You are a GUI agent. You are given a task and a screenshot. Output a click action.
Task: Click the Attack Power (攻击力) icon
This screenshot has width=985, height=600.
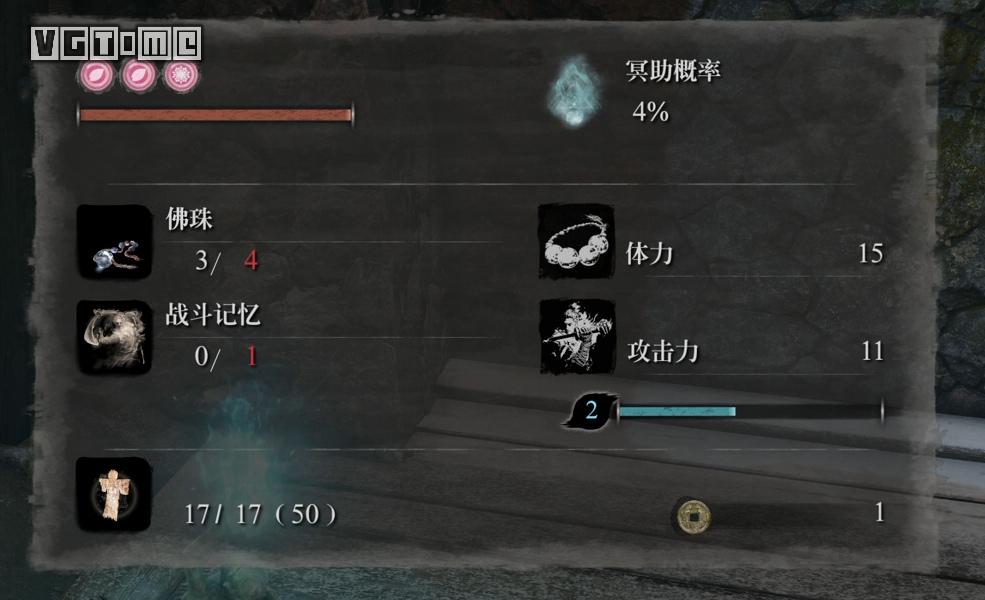(577, 337)
